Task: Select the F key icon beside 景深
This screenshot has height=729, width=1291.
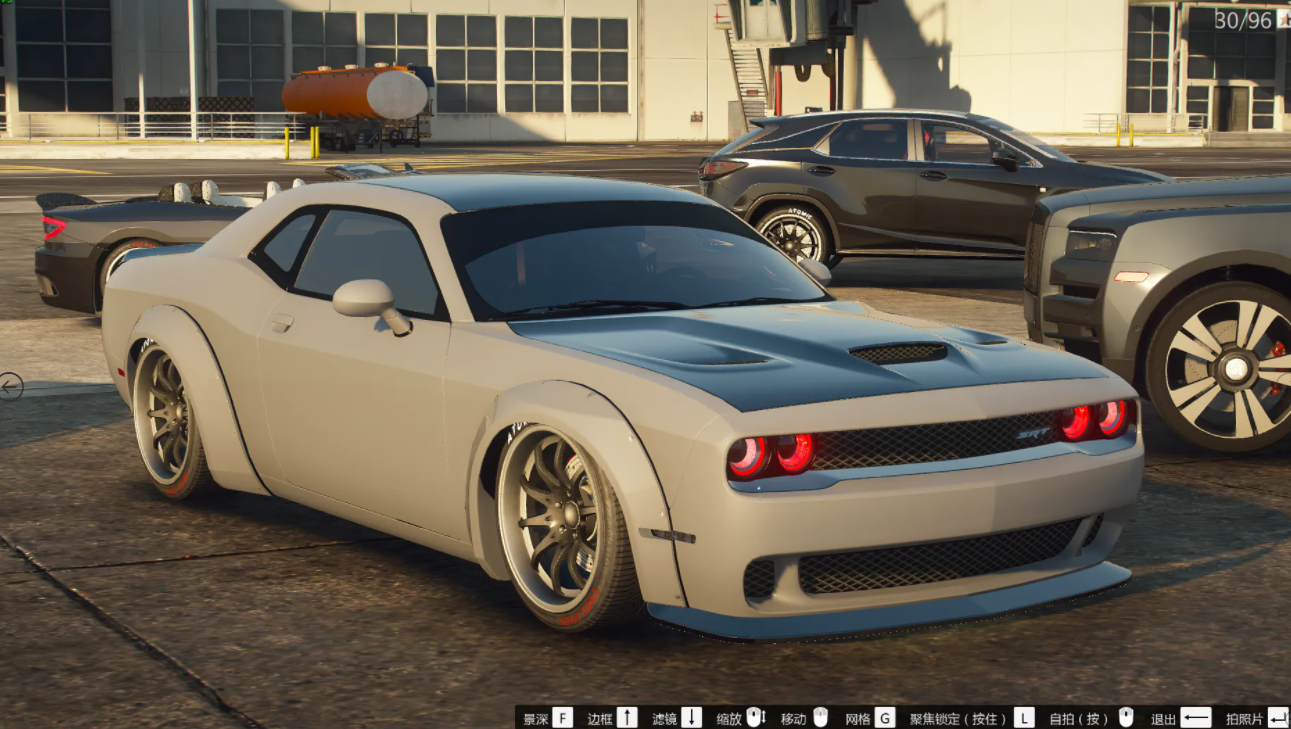Action: coord(561,715)
